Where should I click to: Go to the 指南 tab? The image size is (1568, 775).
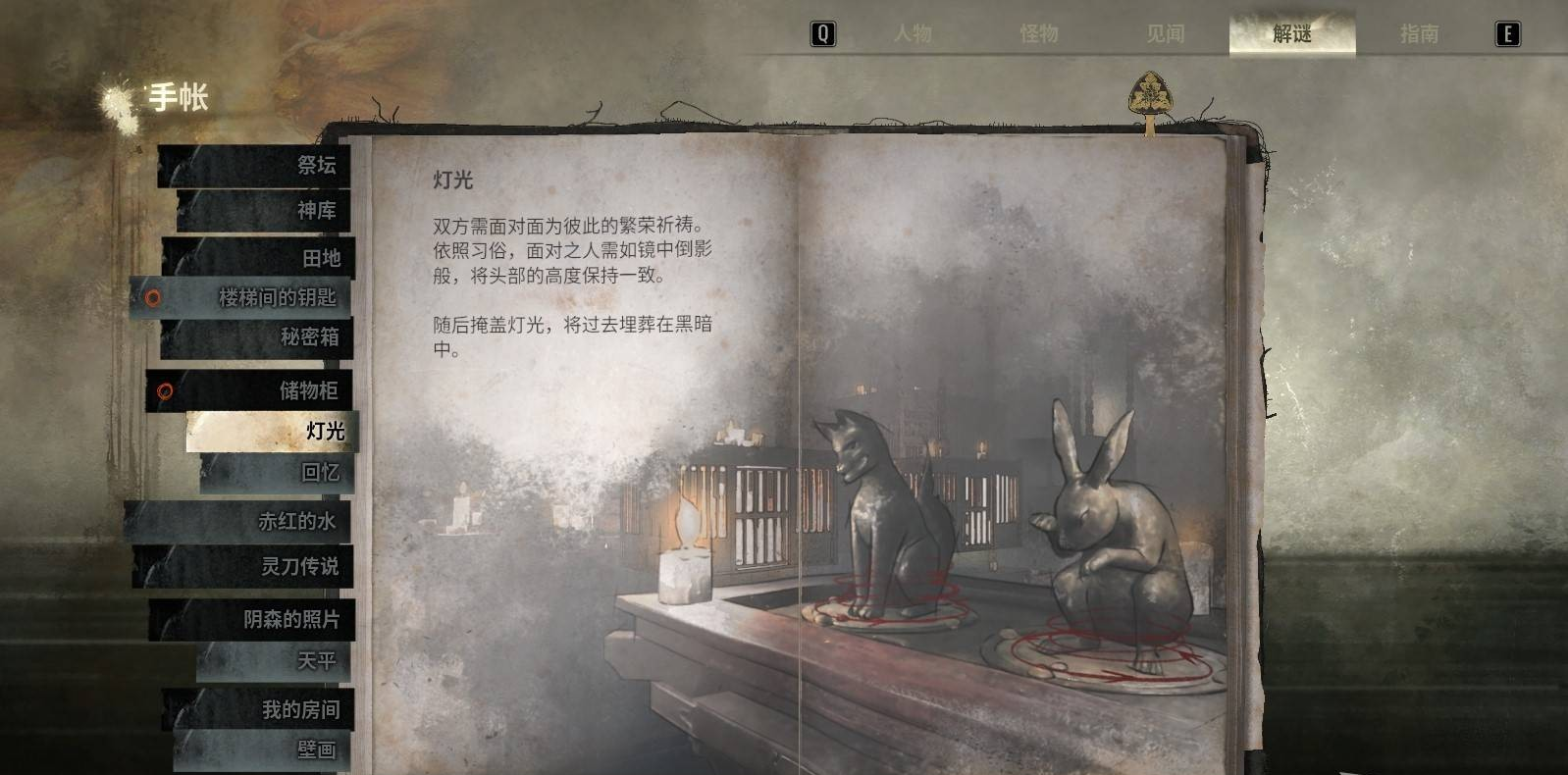(x=1419, y=34)
